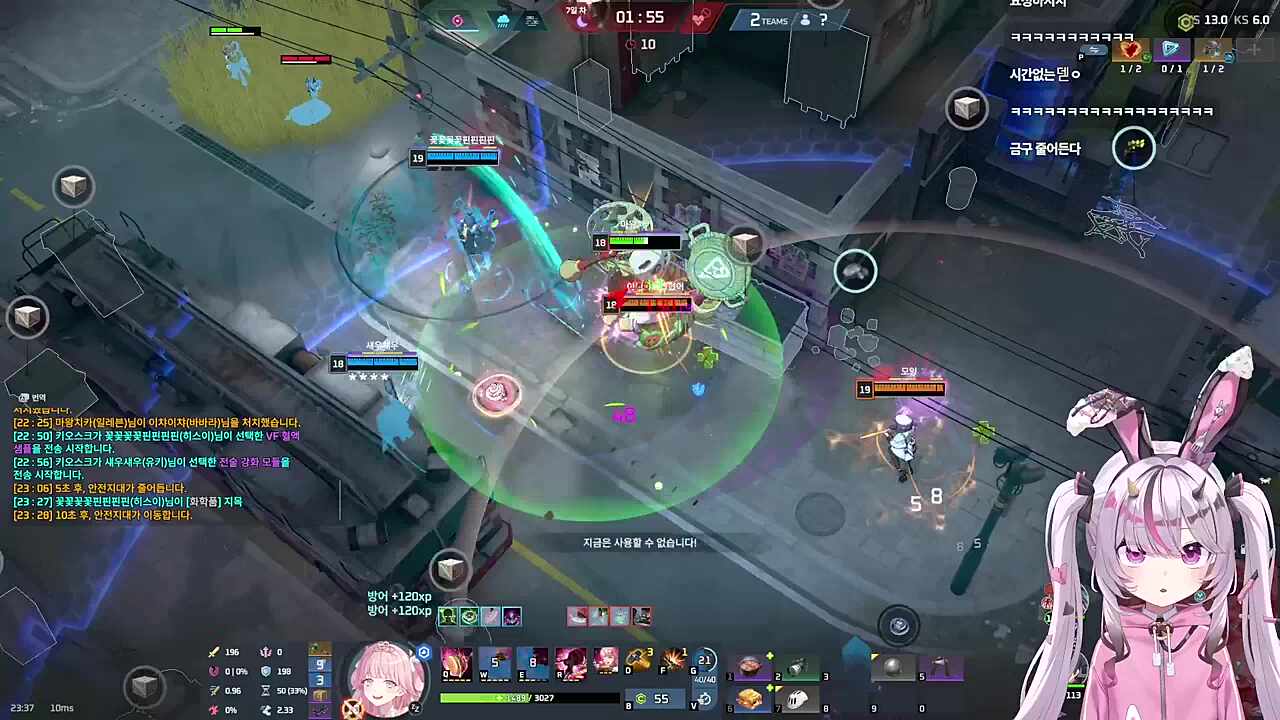Open the help question mark next to TEAMS
This screenshot has width=1280, height=720.
pyautogui.click(x=822, y=20)
